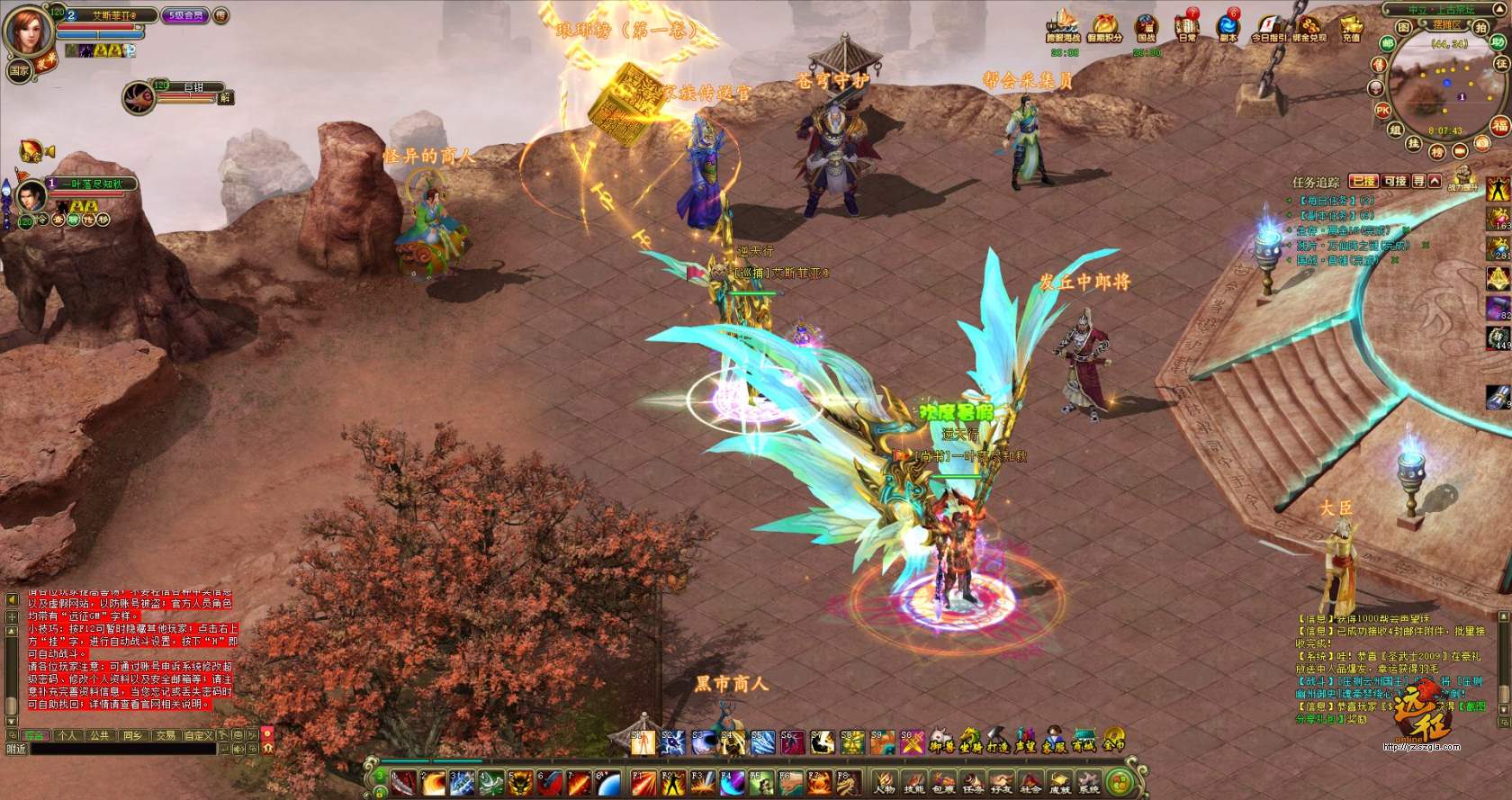
Task: Open the 商城 shop shortcut
Action: click(x=1083, y=742)
